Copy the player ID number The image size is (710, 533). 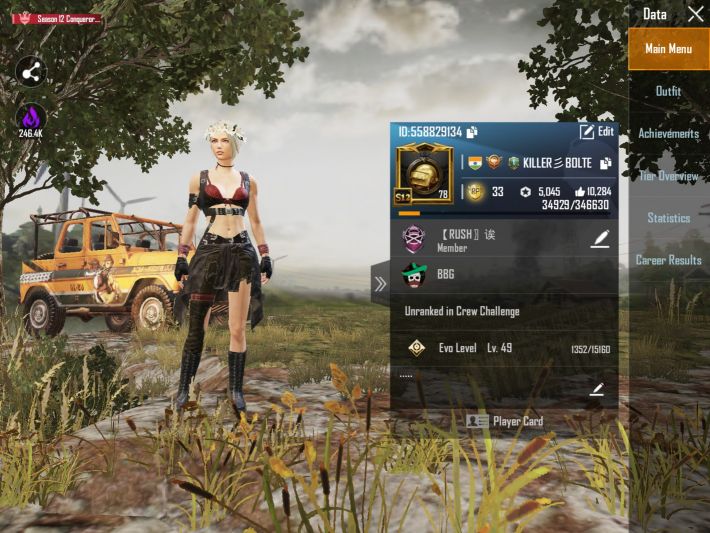click(472, 132)
